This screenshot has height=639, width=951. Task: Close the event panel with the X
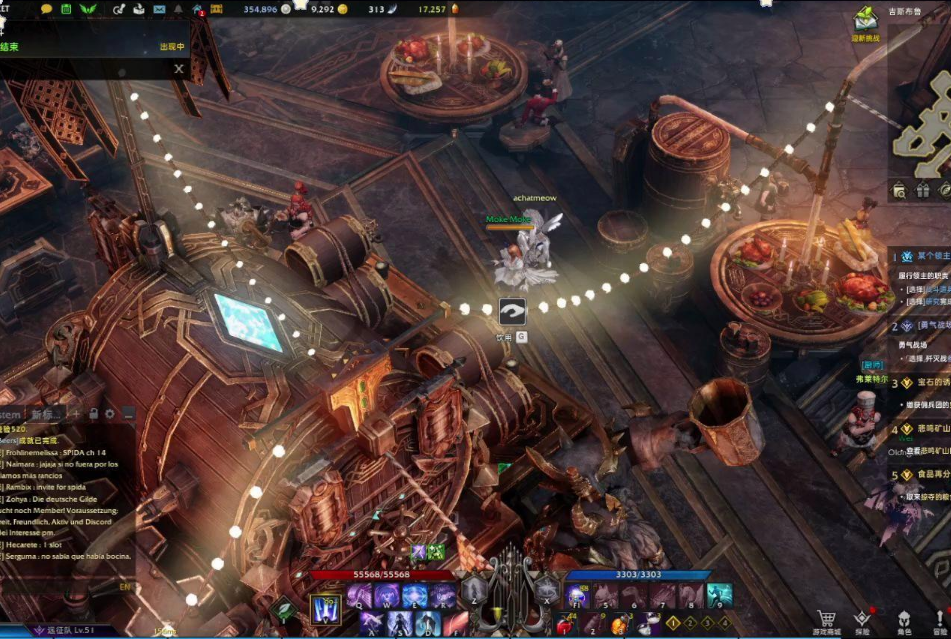pyautogui.click(x=179, y=69)
